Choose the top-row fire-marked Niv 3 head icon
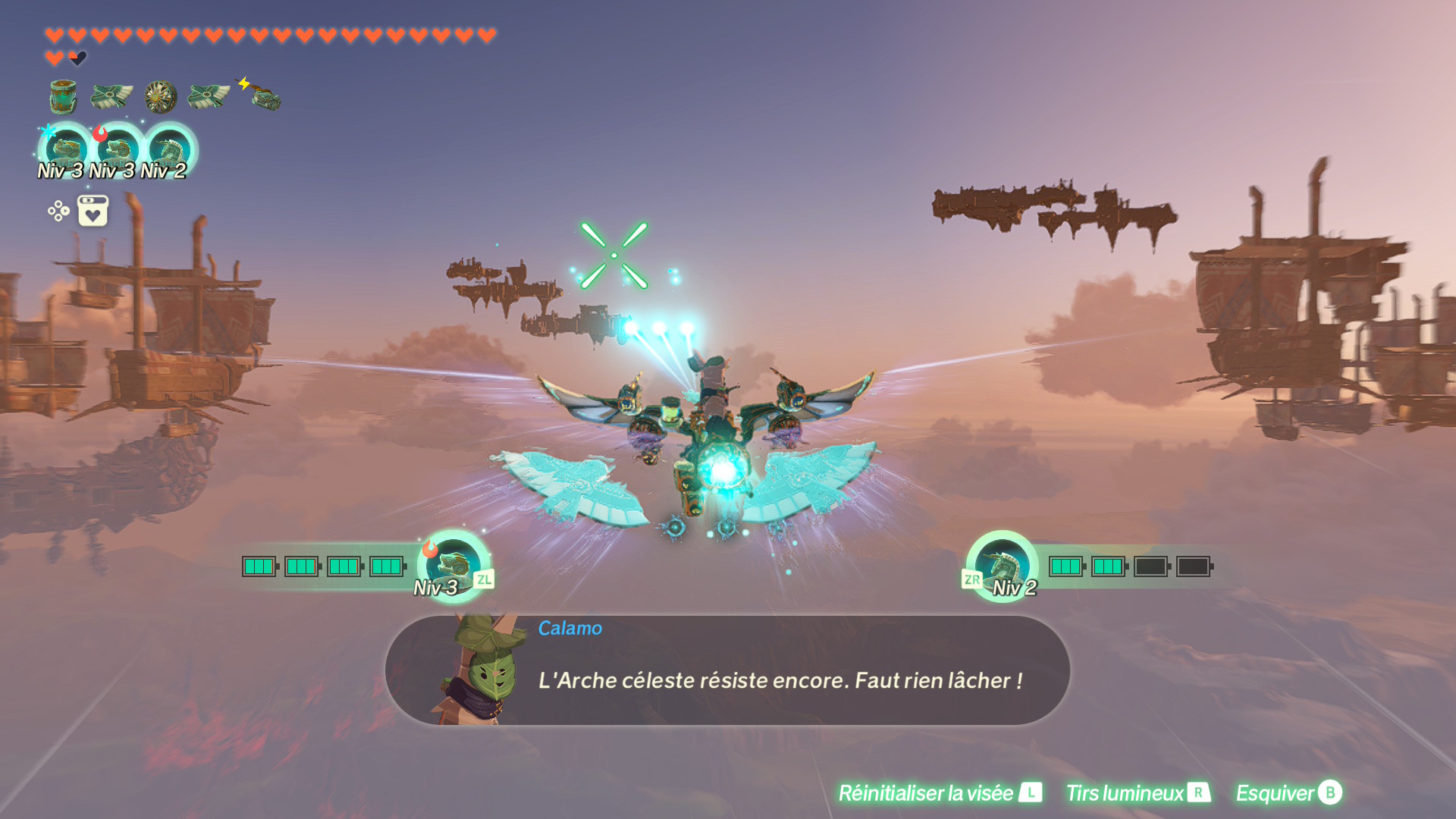The height and width of the screenshot is (819, 1456). pyautogui.click(x=118, y=148)
